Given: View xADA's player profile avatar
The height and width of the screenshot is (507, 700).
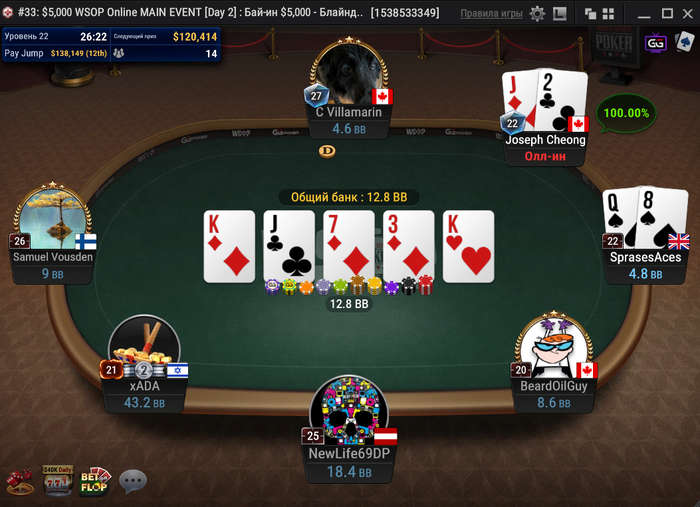Looking at the screenshot, I should (x=145, y=352).
